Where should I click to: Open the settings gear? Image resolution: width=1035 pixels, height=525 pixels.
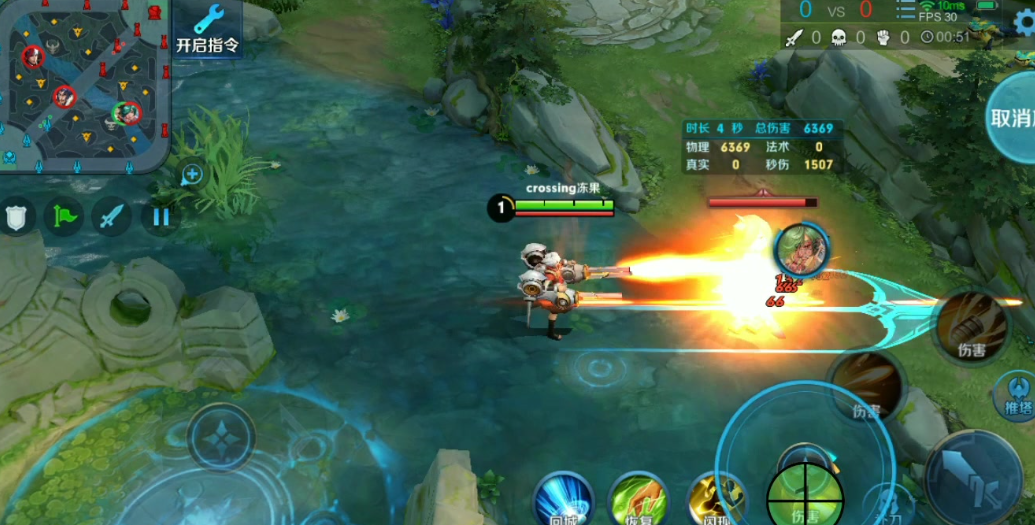tap(1021, 27)
